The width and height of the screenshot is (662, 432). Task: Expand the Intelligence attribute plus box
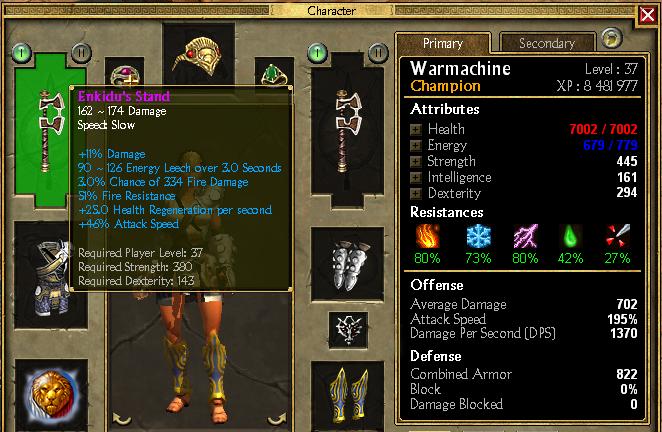pos(416,177)
